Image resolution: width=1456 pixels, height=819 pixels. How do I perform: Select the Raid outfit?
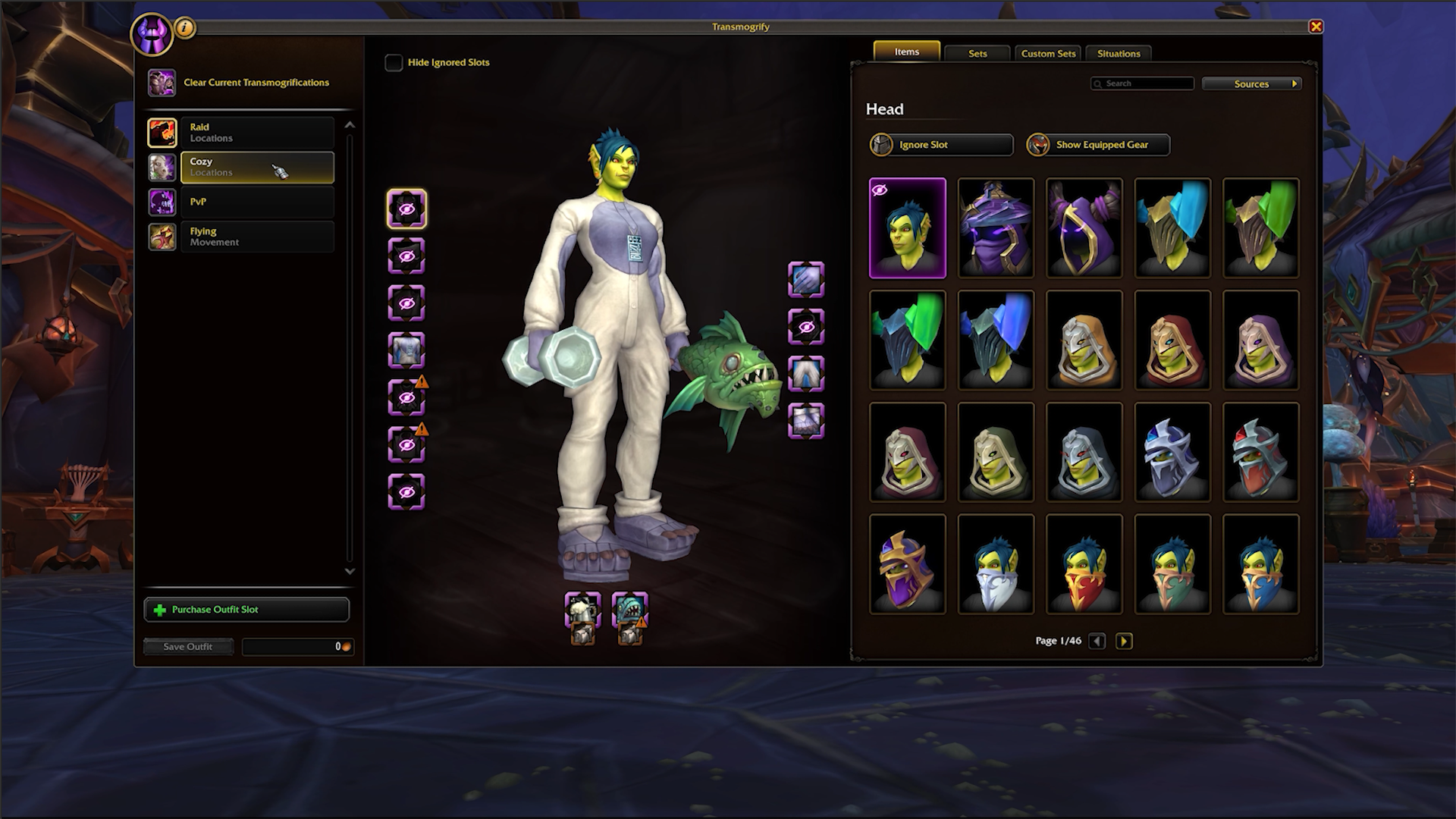[256, 133]
